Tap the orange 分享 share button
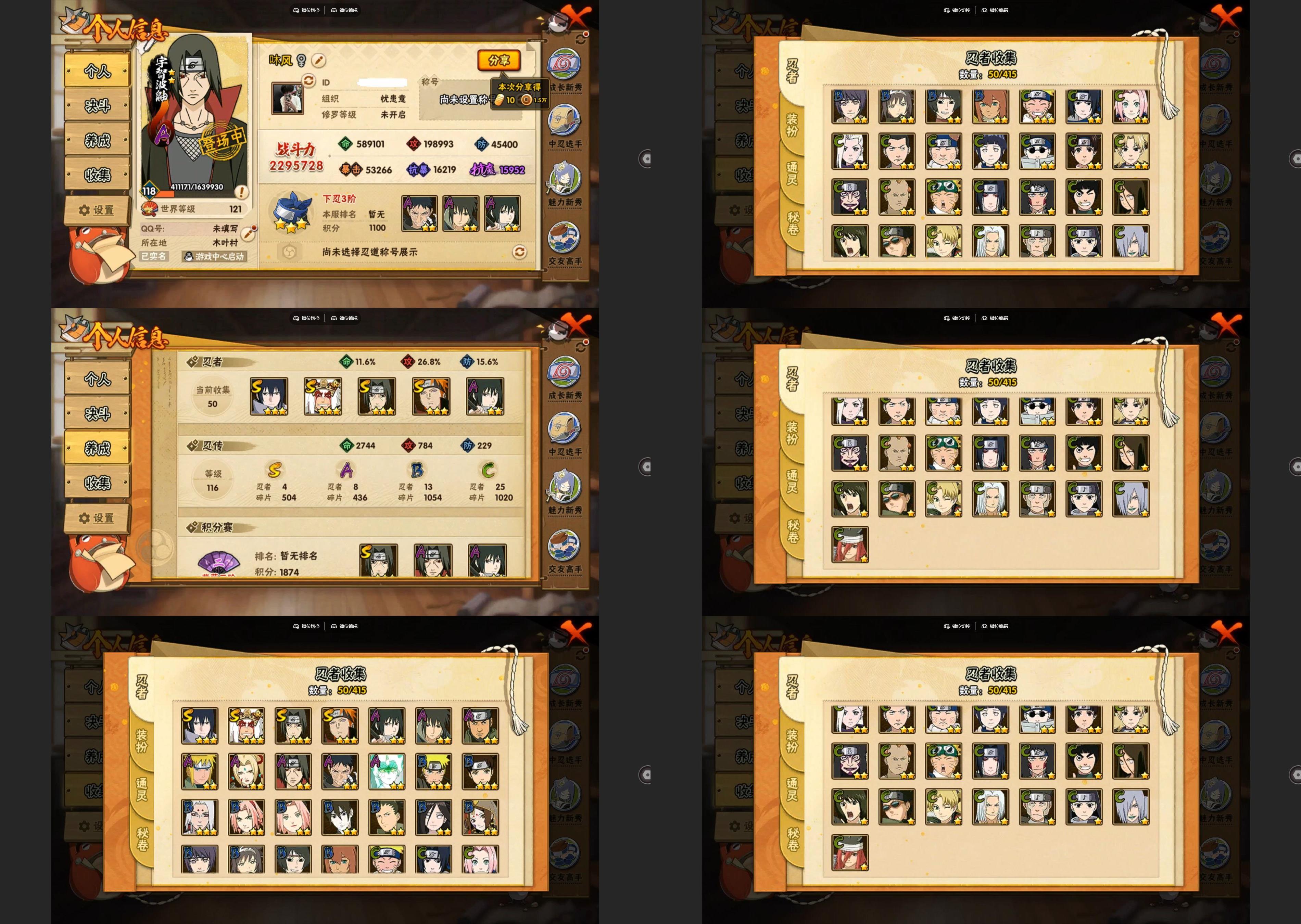This screenshot has height=924, width=1301. [498, 60]
